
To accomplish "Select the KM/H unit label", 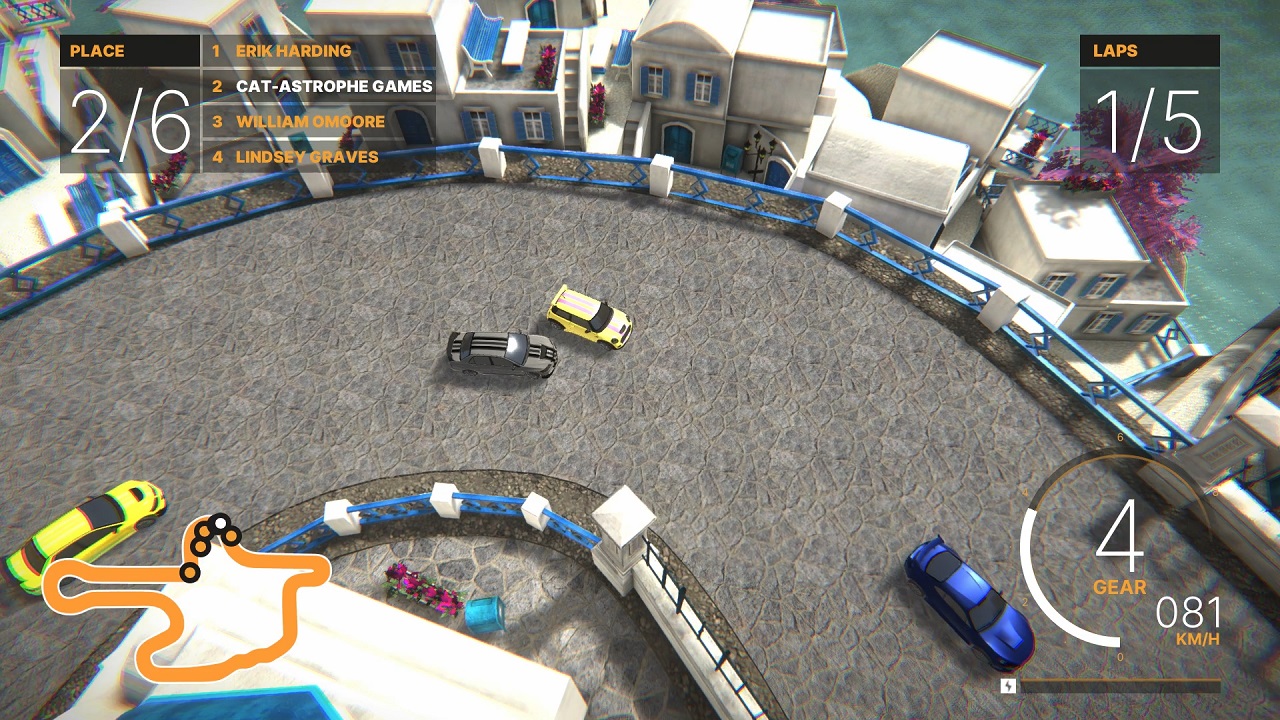I will coord(1196,640).
